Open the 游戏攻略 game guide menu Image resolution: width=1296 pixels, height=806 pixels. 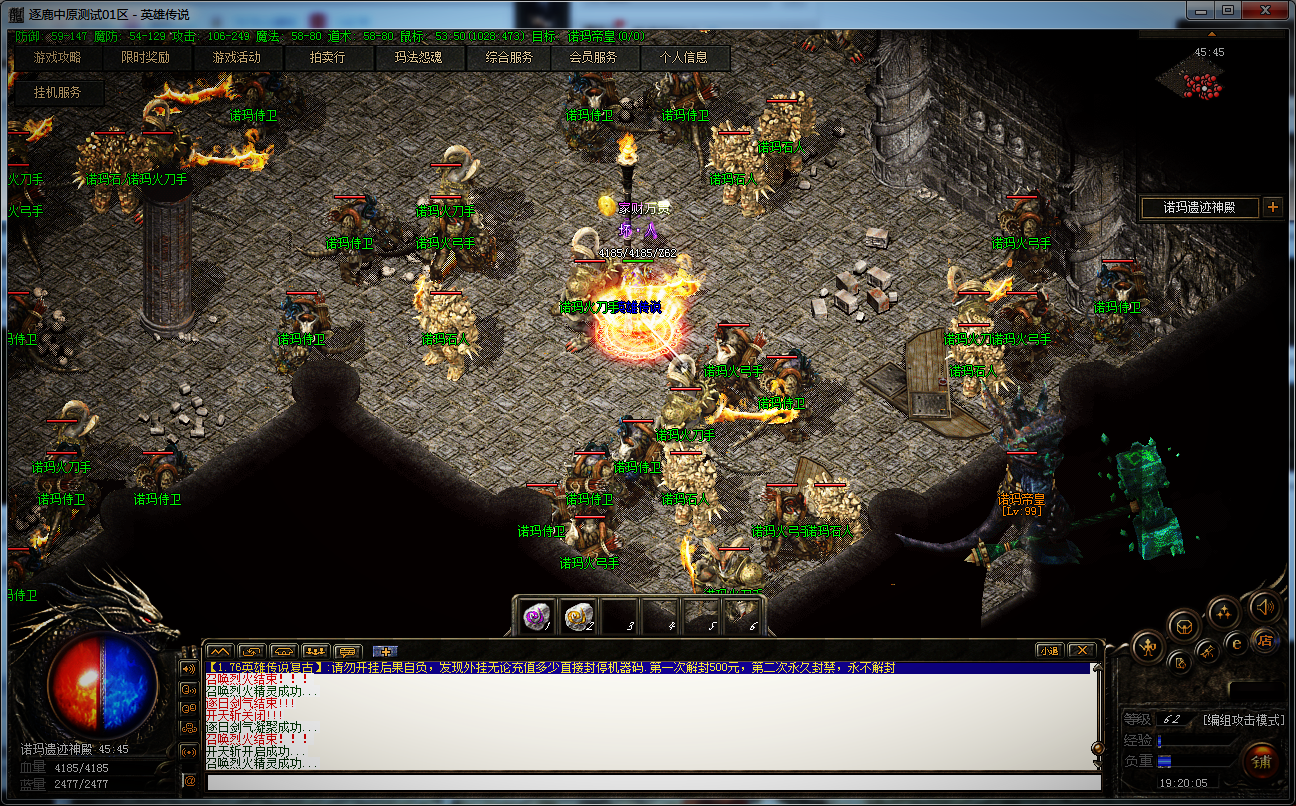(x=57, y=58)
